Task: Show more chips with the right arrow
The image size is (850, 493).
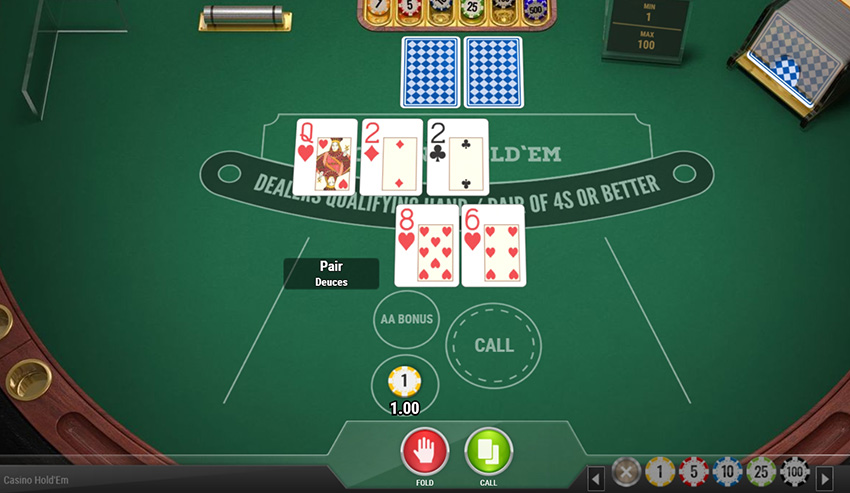Action: tap(825, 478)
